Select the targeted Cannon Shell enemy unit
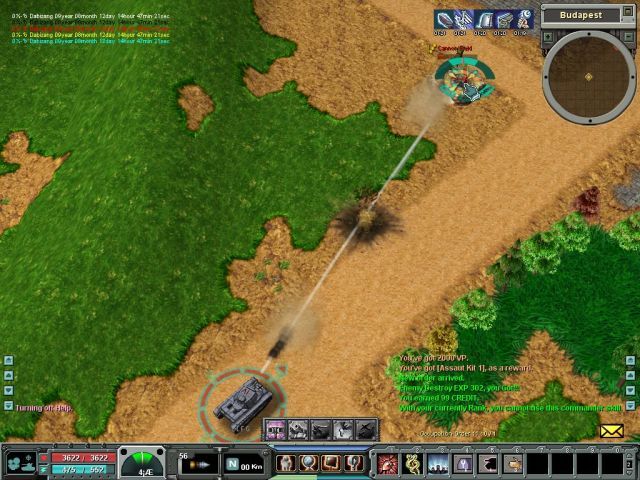Screen dimensions: 640x480 pos(463,80)
